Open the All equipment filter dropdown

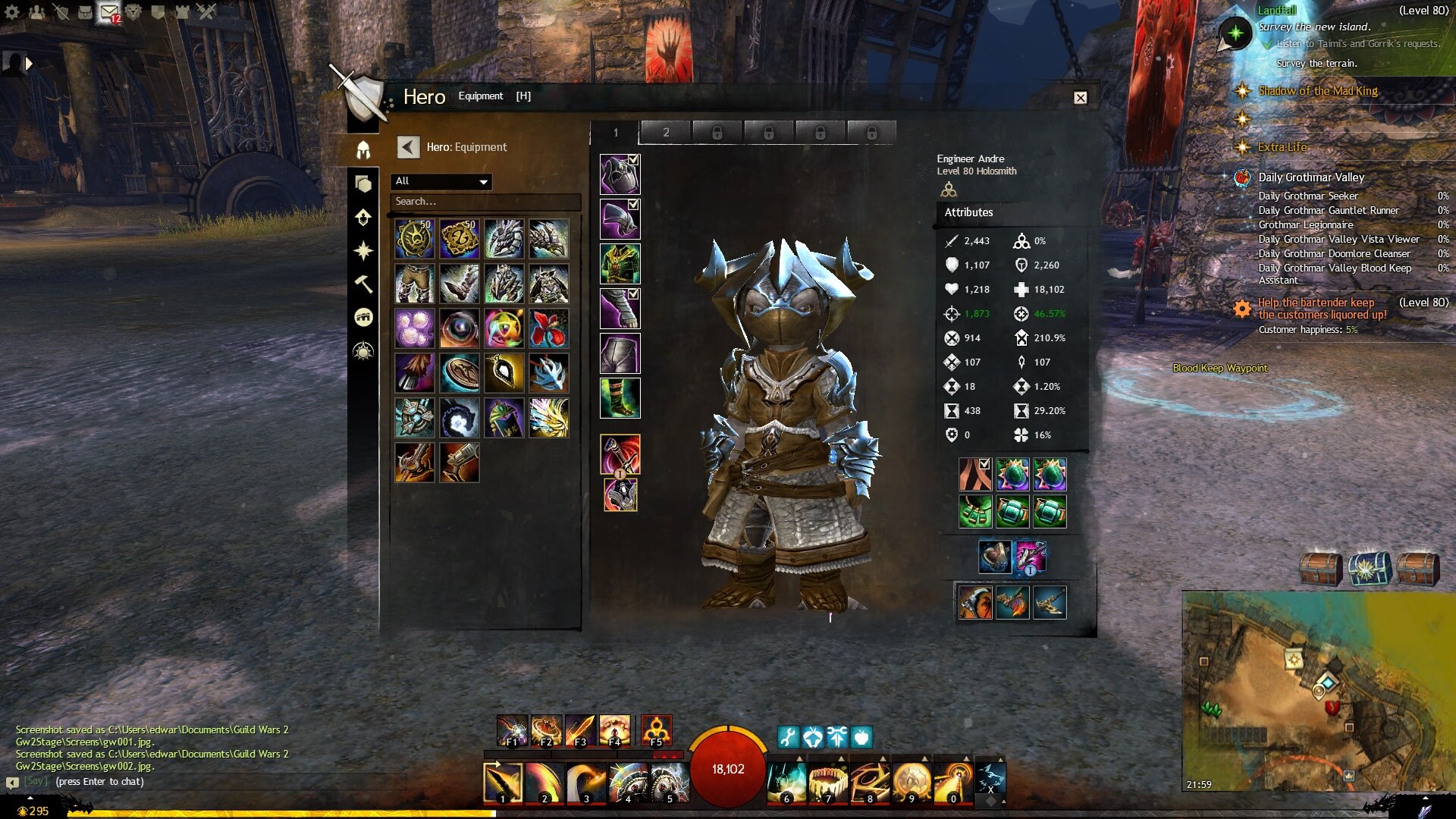coord(442,182)
